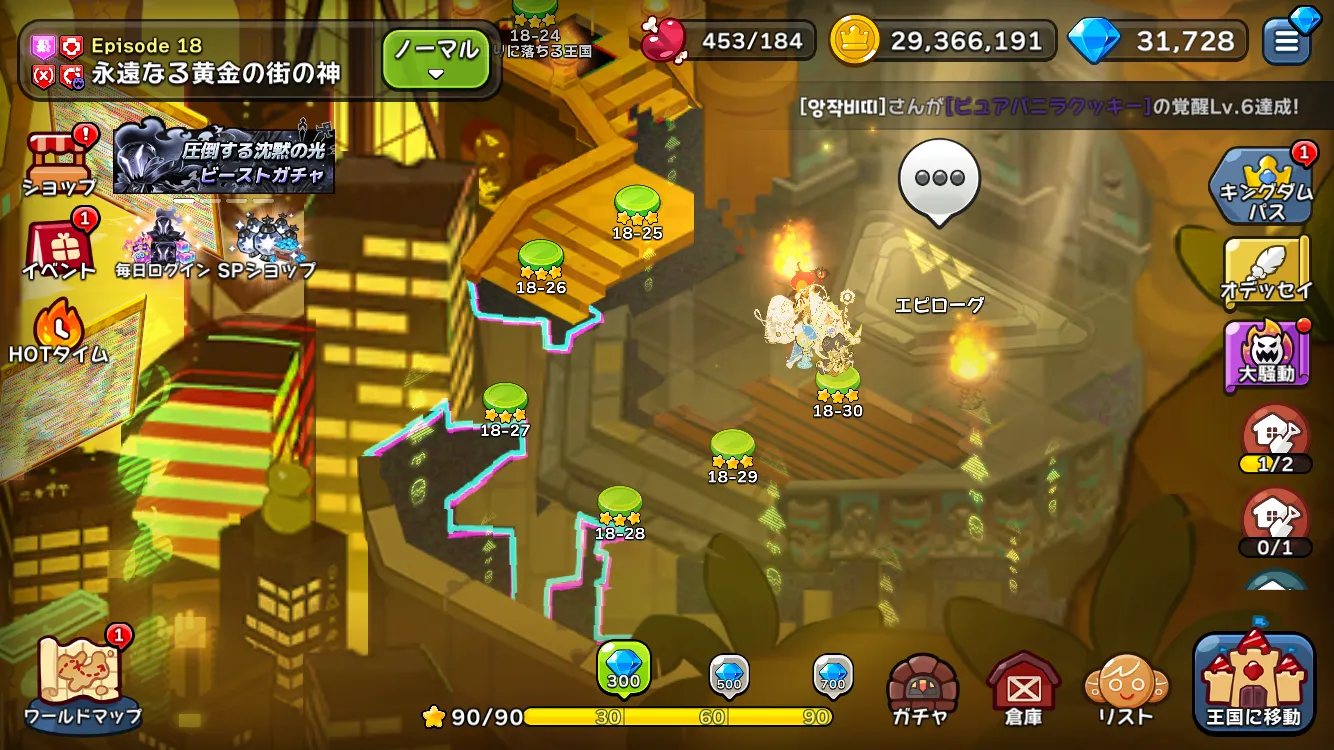Image resolution: width=1334 pixels, height=750 pixels.
Task: Open the エピローグ speech bubble
Action: pyautogui.click(x=938, y=182)
